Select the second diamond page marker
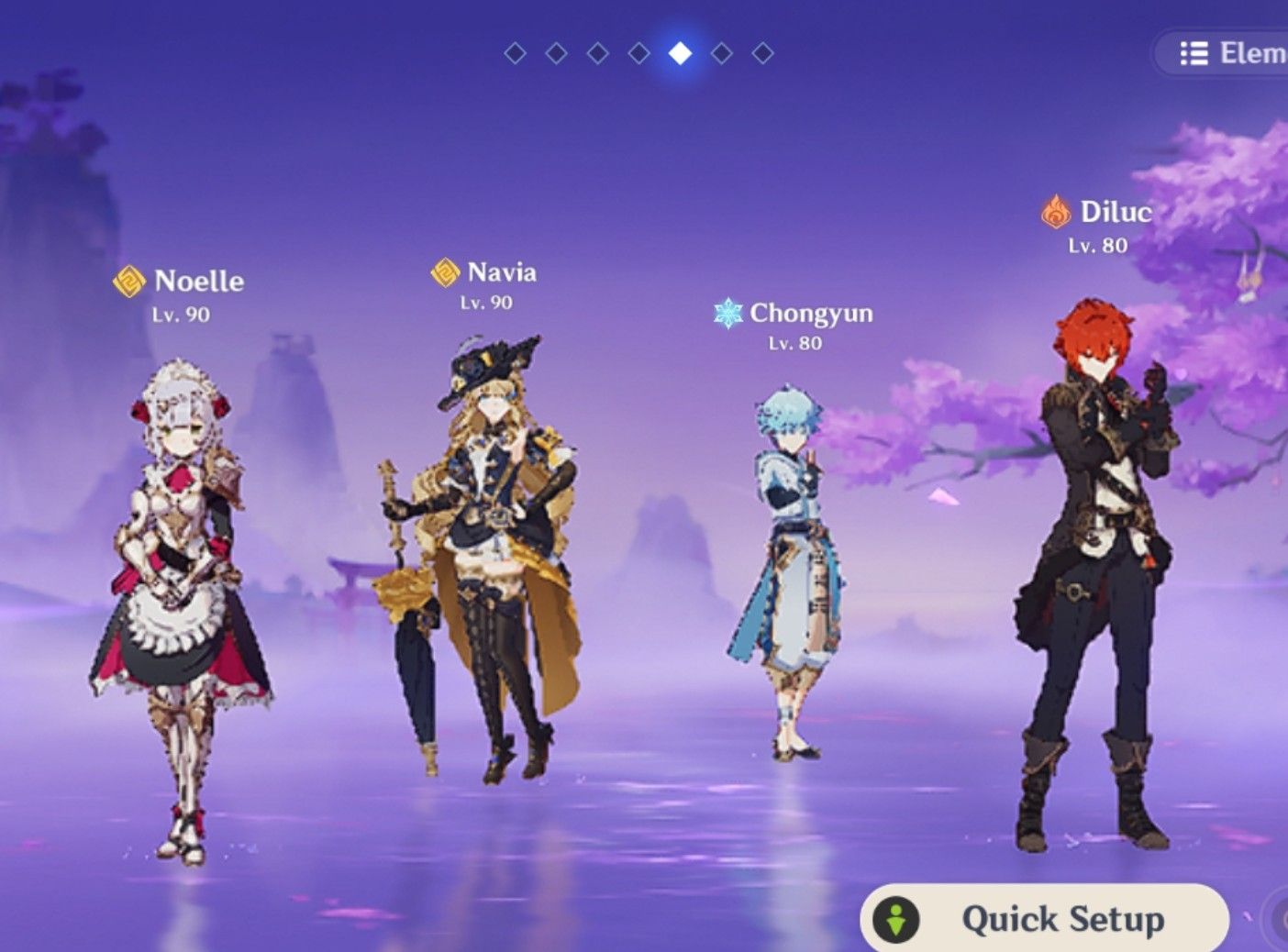This screenshot has width=1288, height=952. pyautogui.click(x=555, y=53)
